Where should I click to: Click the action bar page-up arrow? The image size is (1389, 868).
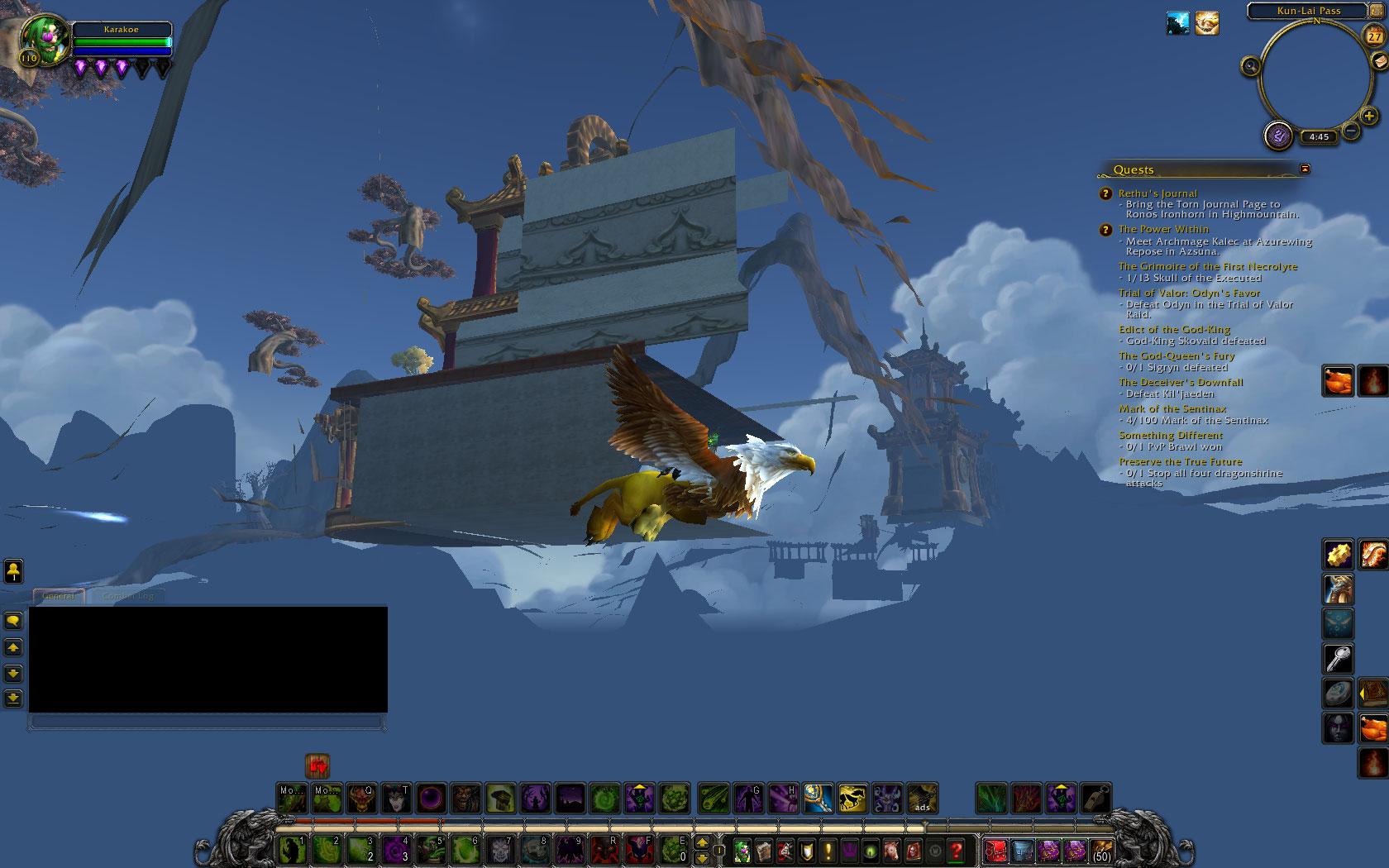702,842
